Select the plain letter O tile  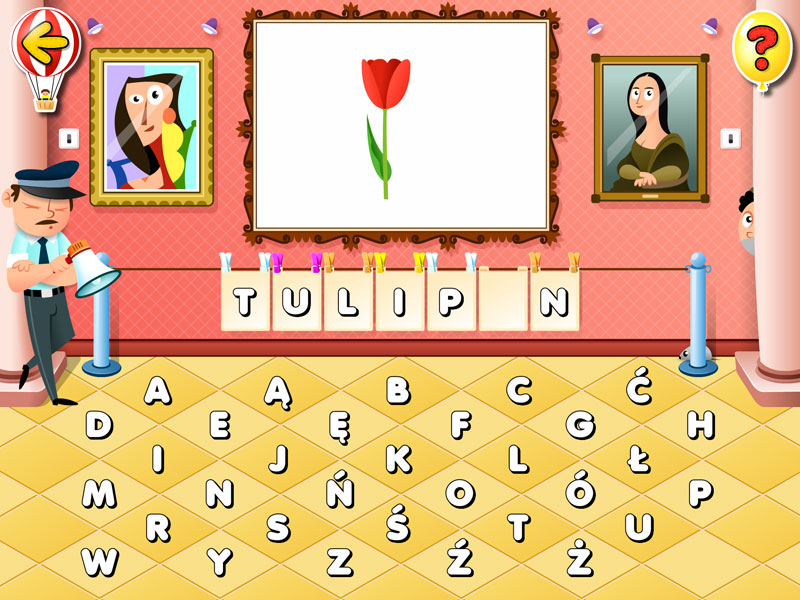click(x=460, y=493)
